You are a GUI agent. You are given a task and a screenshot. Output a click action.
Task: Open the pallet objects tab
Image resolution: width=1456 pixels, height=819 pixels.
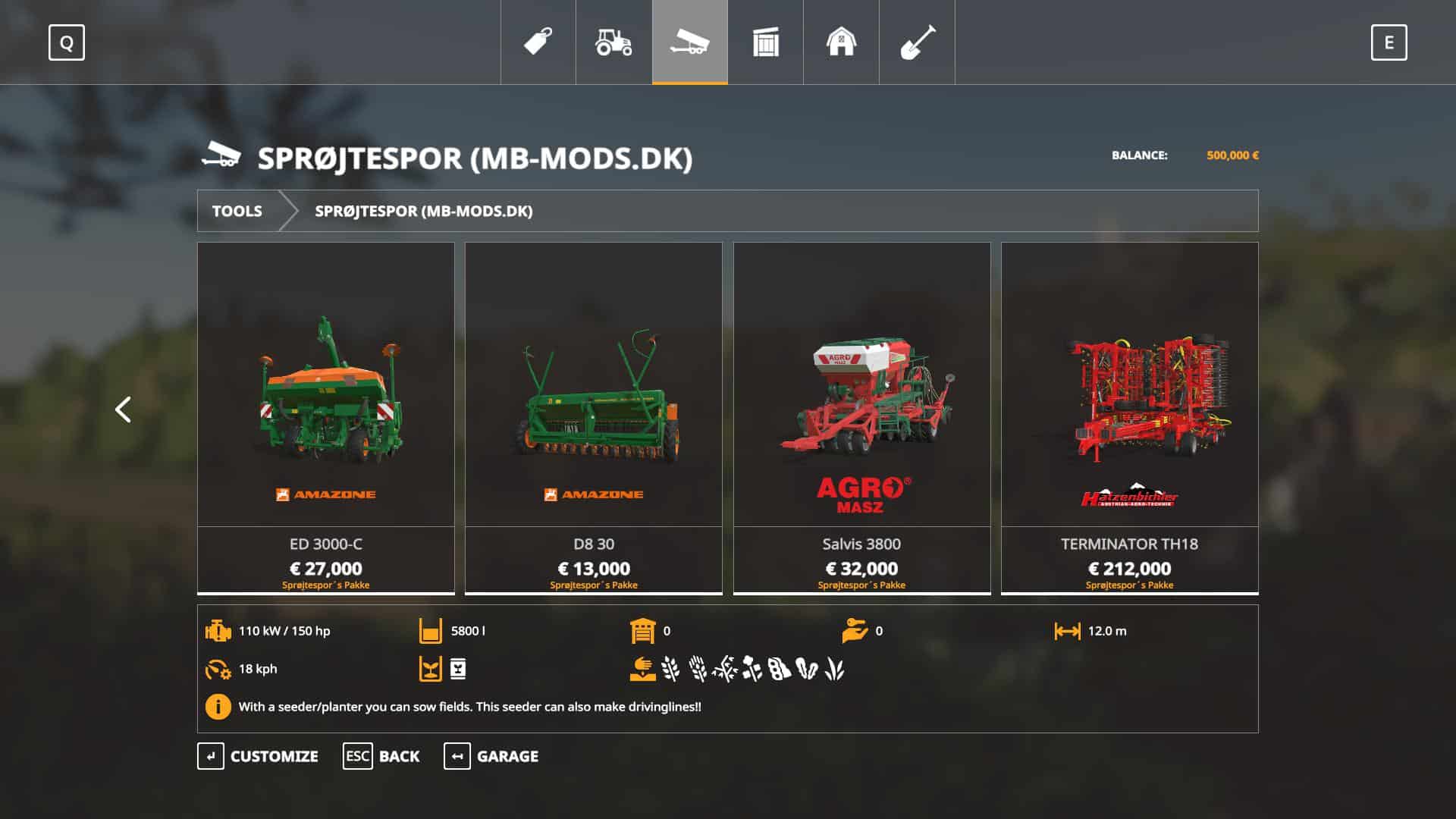(x=765, y=42)
